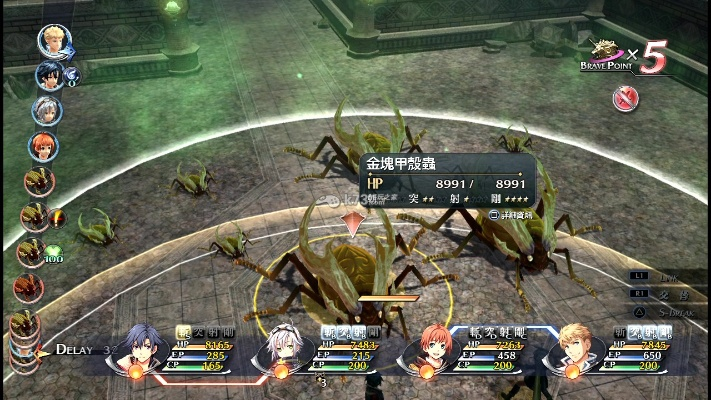Click the green 100 bonus turn icon

tap(52, 252)
